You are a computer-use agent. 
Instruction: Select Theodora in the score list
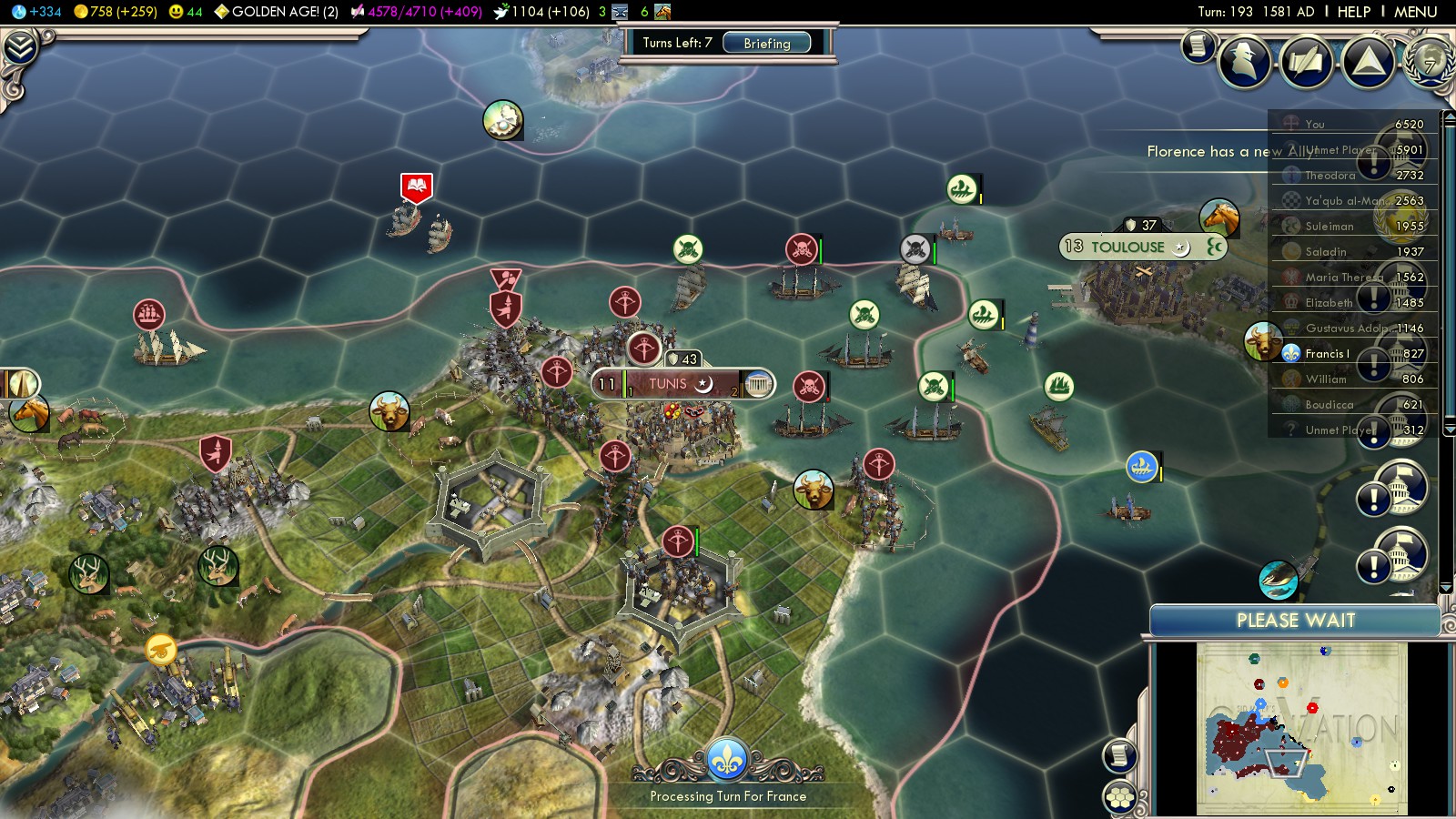1330,176
